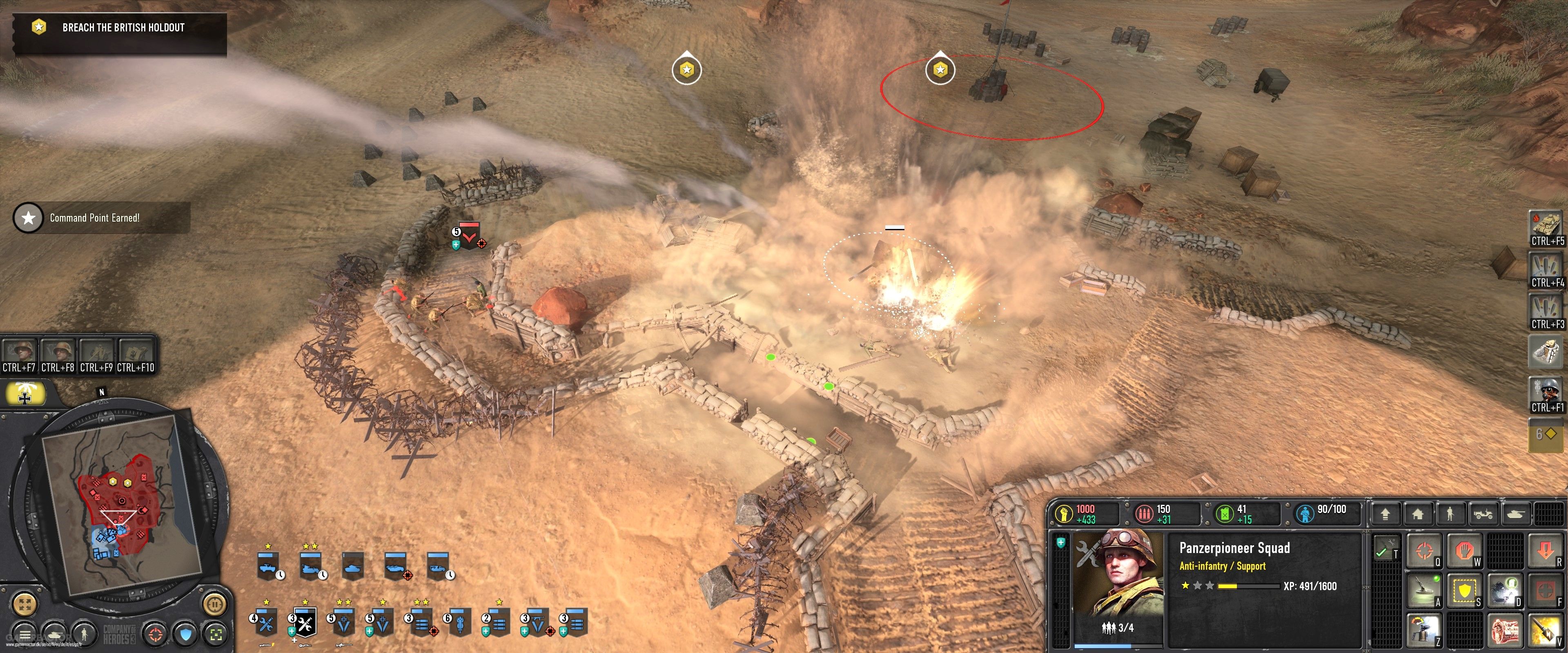Viewport: 1568px width, 653px height.
Task: Toggle the yellow shield defensive stance ability
Action: 1465,590
